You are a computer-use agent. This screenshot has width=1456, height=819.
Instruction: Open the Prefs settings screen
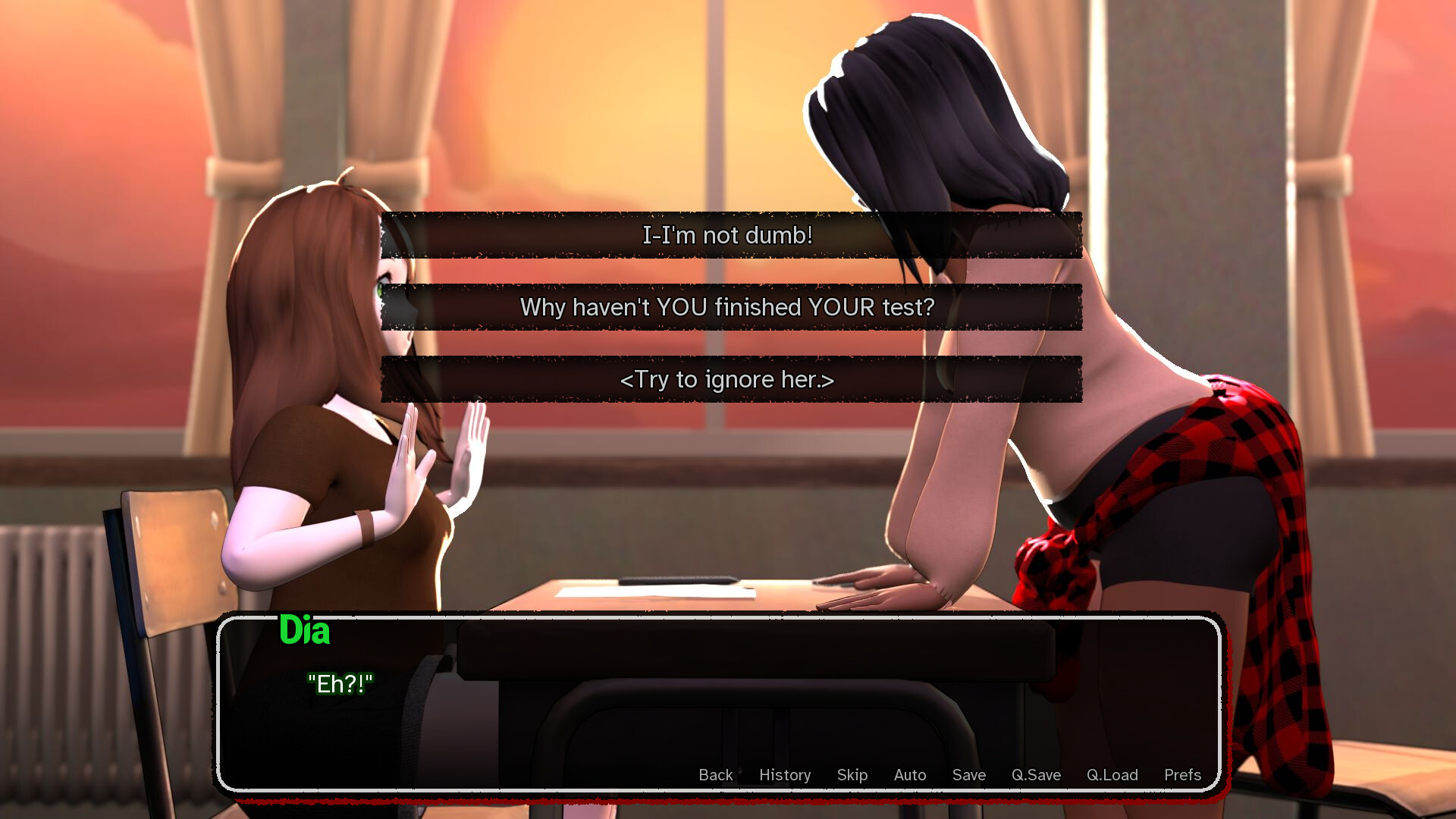(1182, 775)
